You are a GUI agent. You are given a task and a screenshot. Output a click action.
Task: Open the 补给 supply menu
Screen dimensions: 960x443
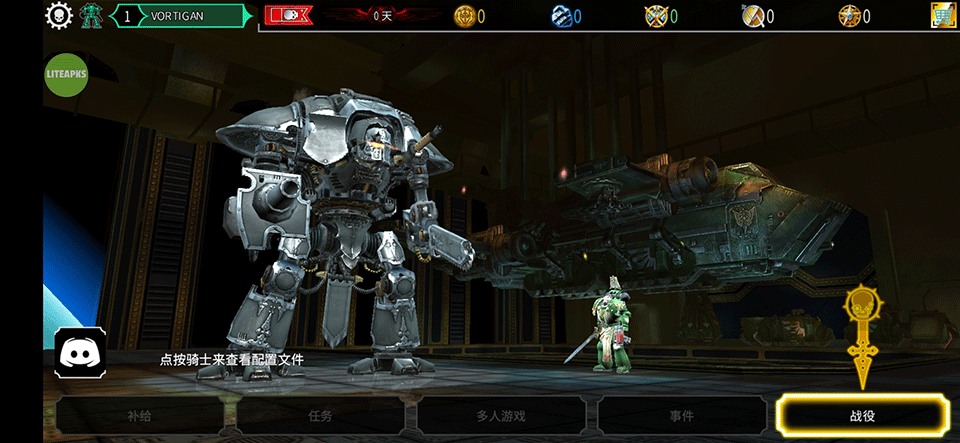(x=140, y=415)
